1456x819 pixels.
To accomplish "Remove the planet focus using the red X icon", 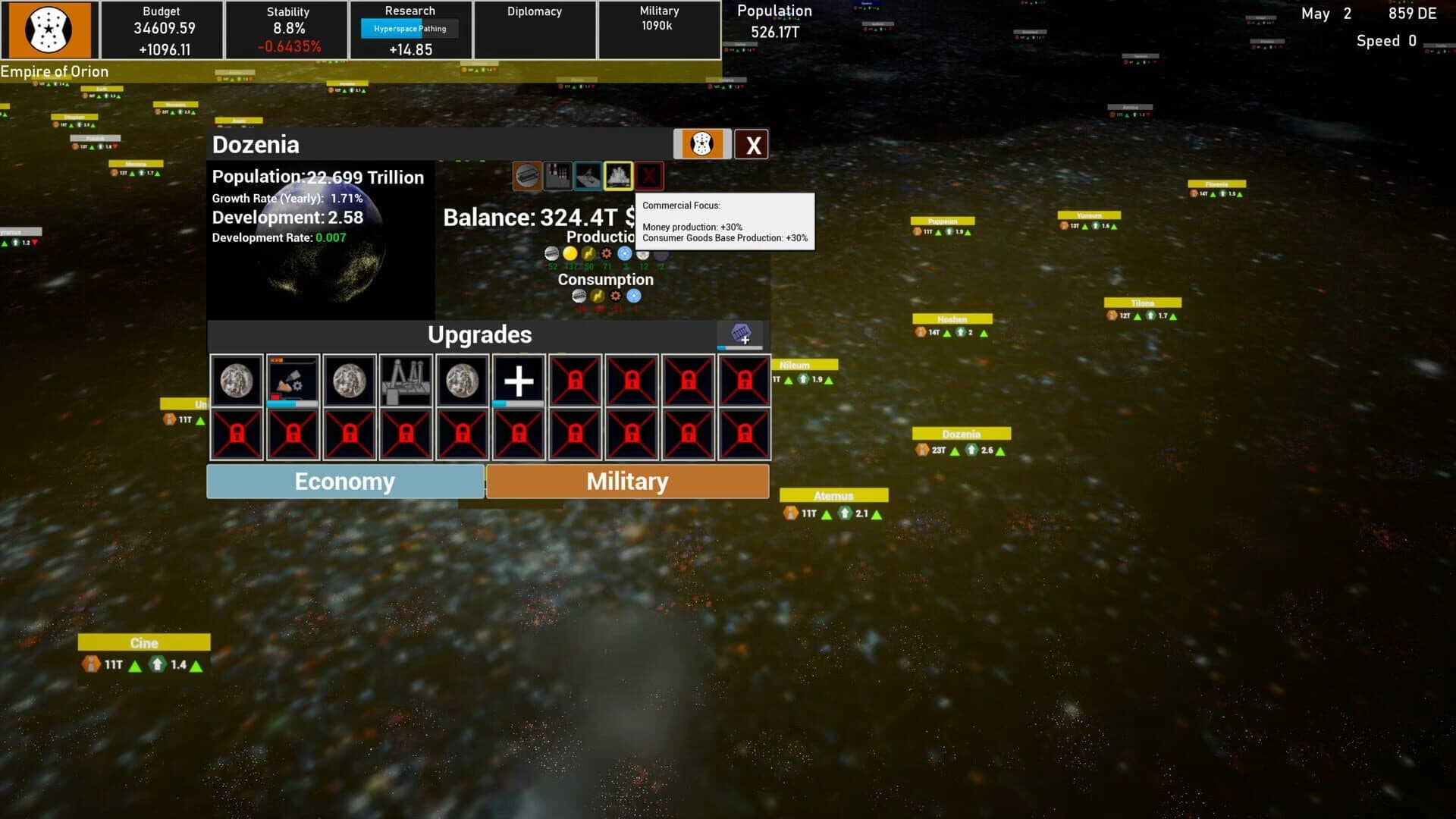I will click(x=650, y=176).
